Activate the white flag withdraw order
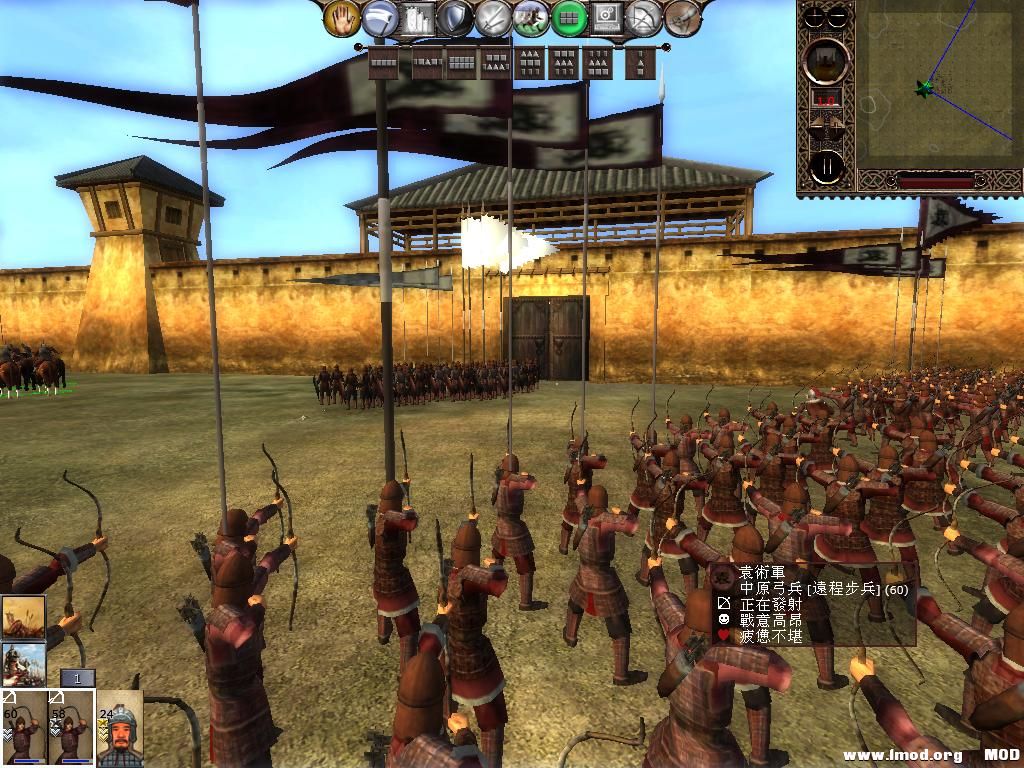 [381, 18]
